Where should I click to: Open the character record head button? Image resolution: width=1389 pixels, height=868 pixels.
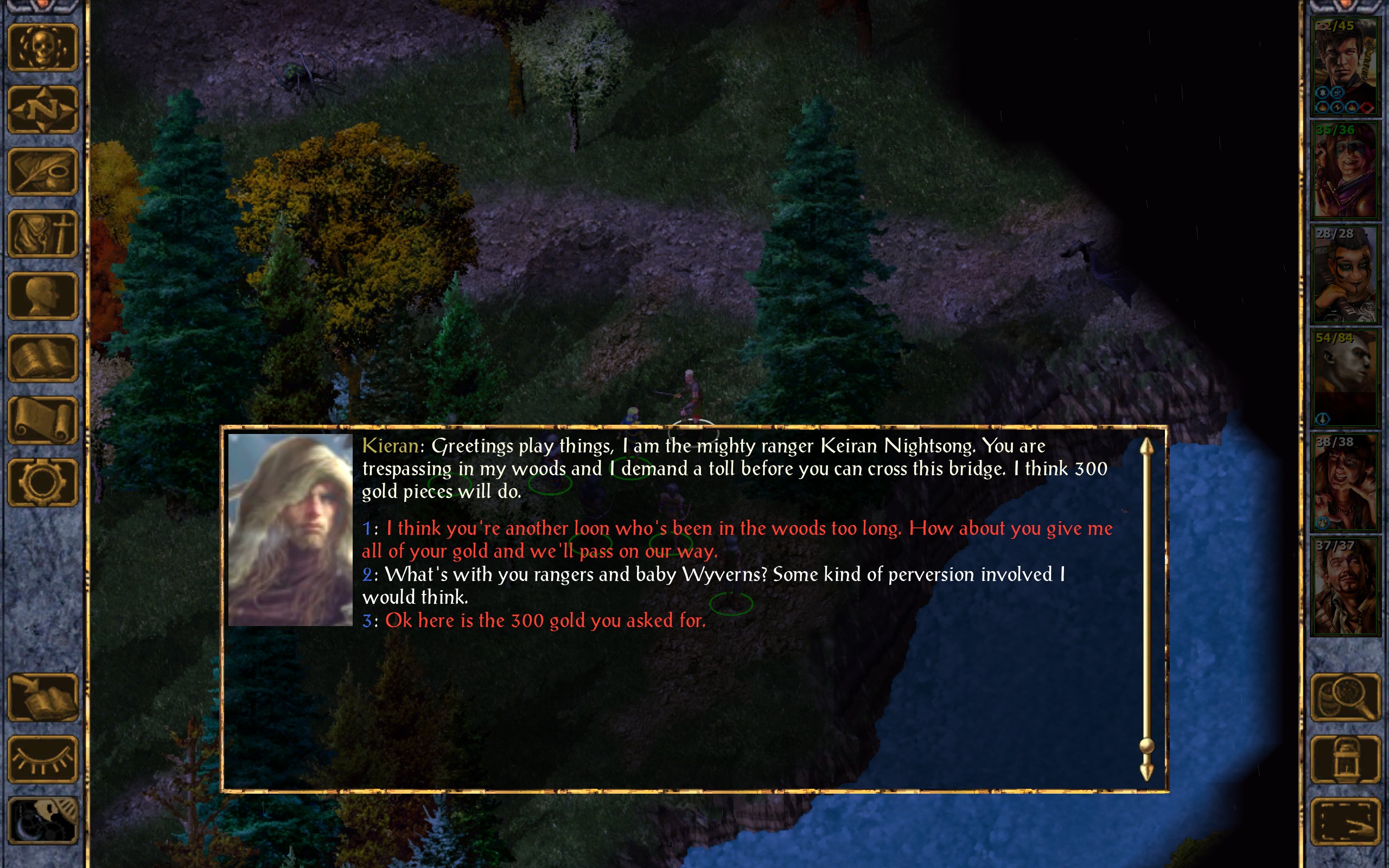(42, 296)
